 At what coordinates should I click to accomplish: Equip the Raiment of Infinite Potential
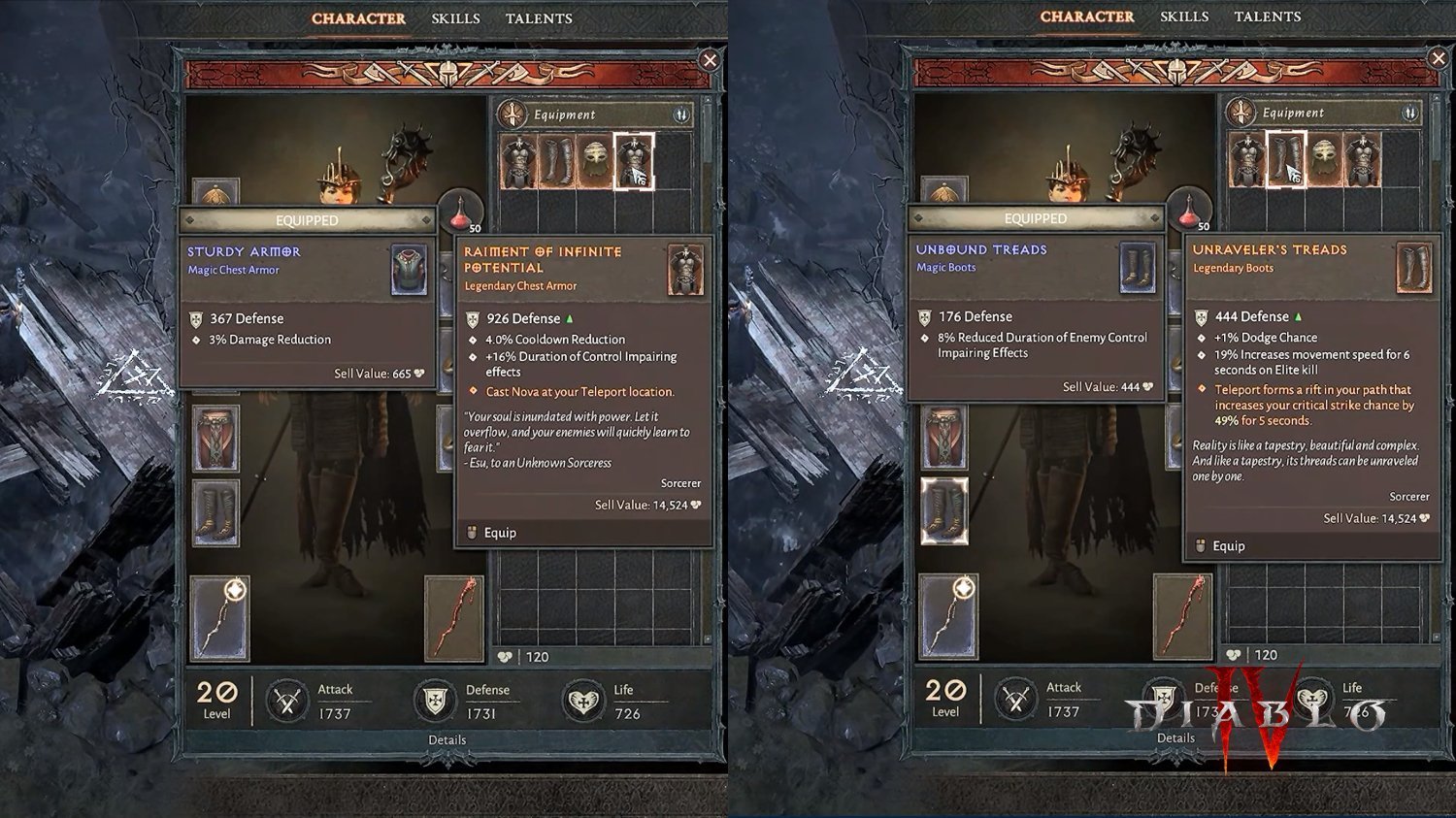(500, 533)
